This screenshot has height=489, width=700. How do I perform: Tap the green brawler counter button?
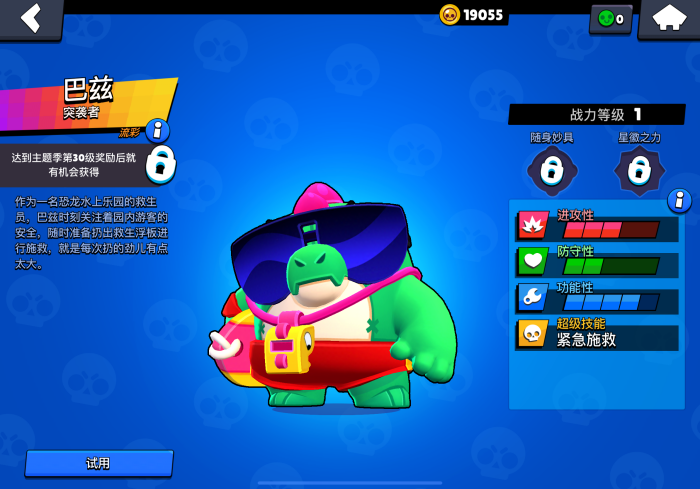[x=610, y=18]
